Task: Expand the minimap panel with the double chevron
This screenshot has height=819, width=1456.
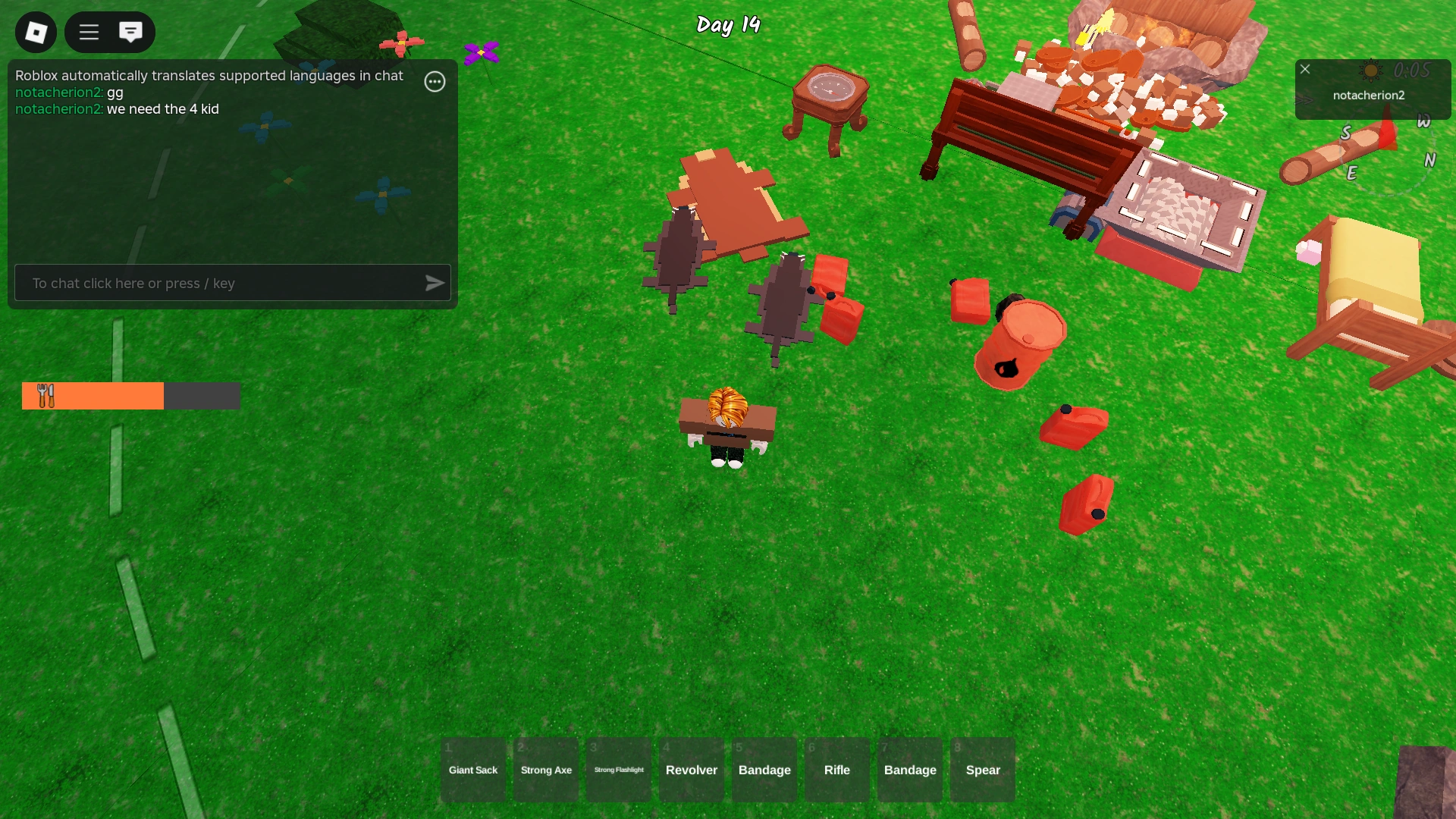Action: (1302, 100)
